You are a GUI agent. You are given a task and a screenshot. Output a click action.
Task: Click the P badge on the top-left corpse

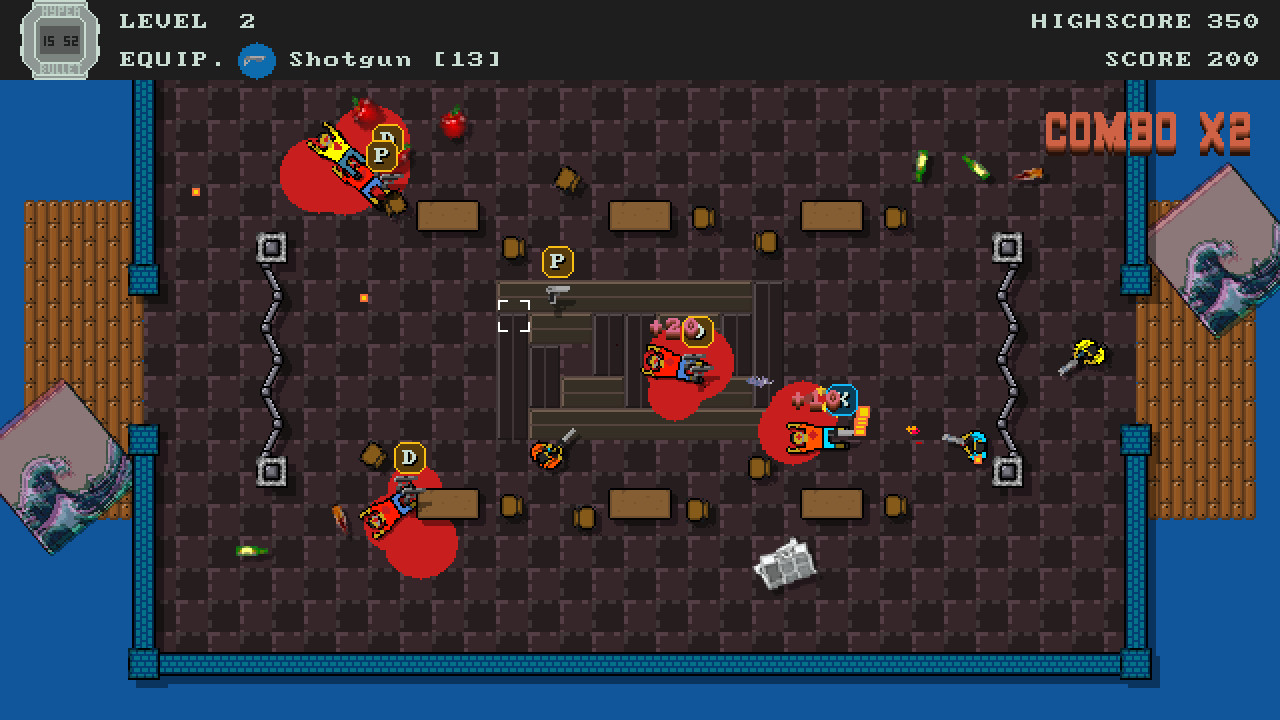click(380, 155)
